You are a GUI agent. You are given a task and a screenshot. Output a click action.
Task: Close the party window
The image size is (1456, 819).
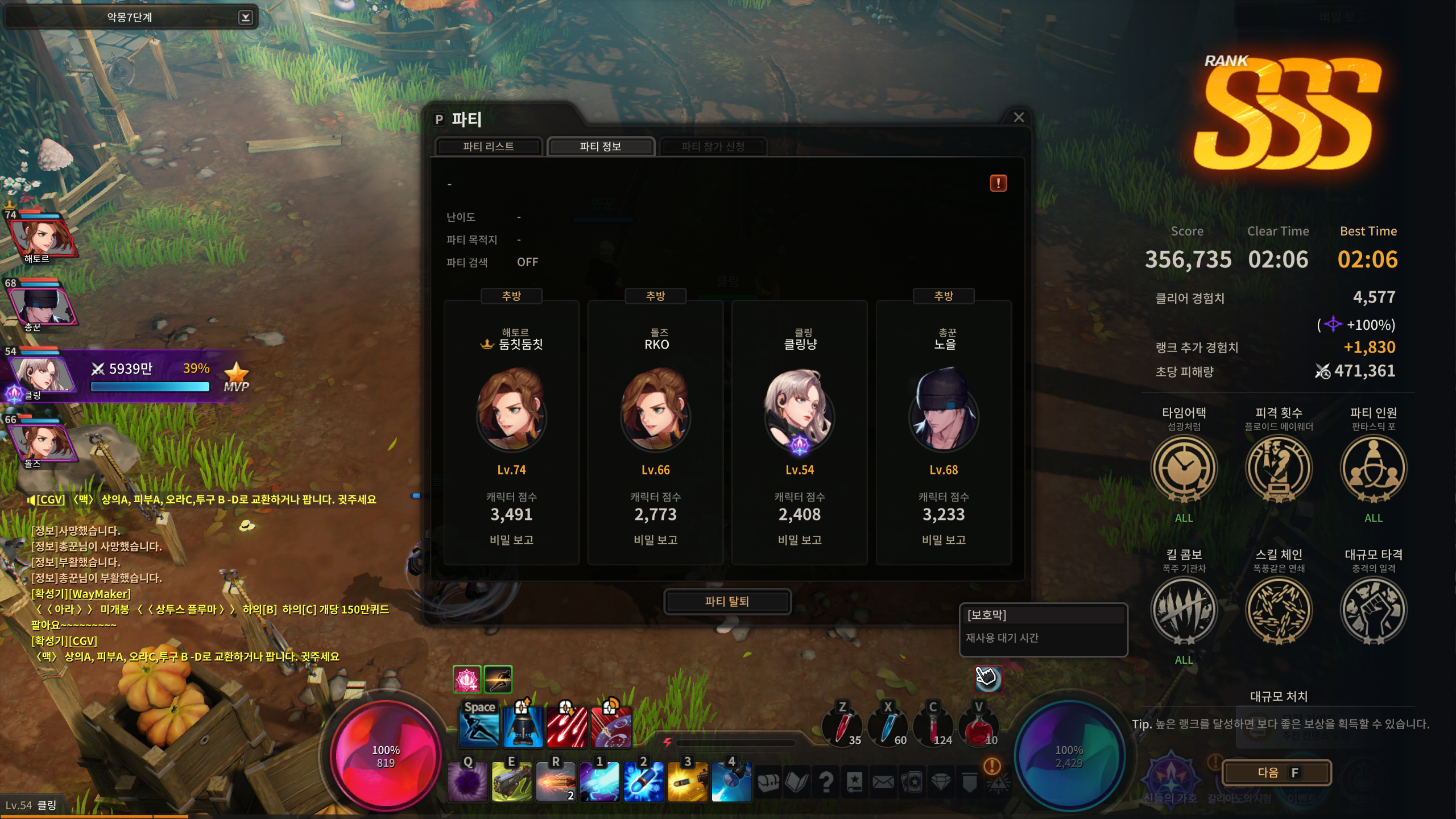pos(1019,117)
